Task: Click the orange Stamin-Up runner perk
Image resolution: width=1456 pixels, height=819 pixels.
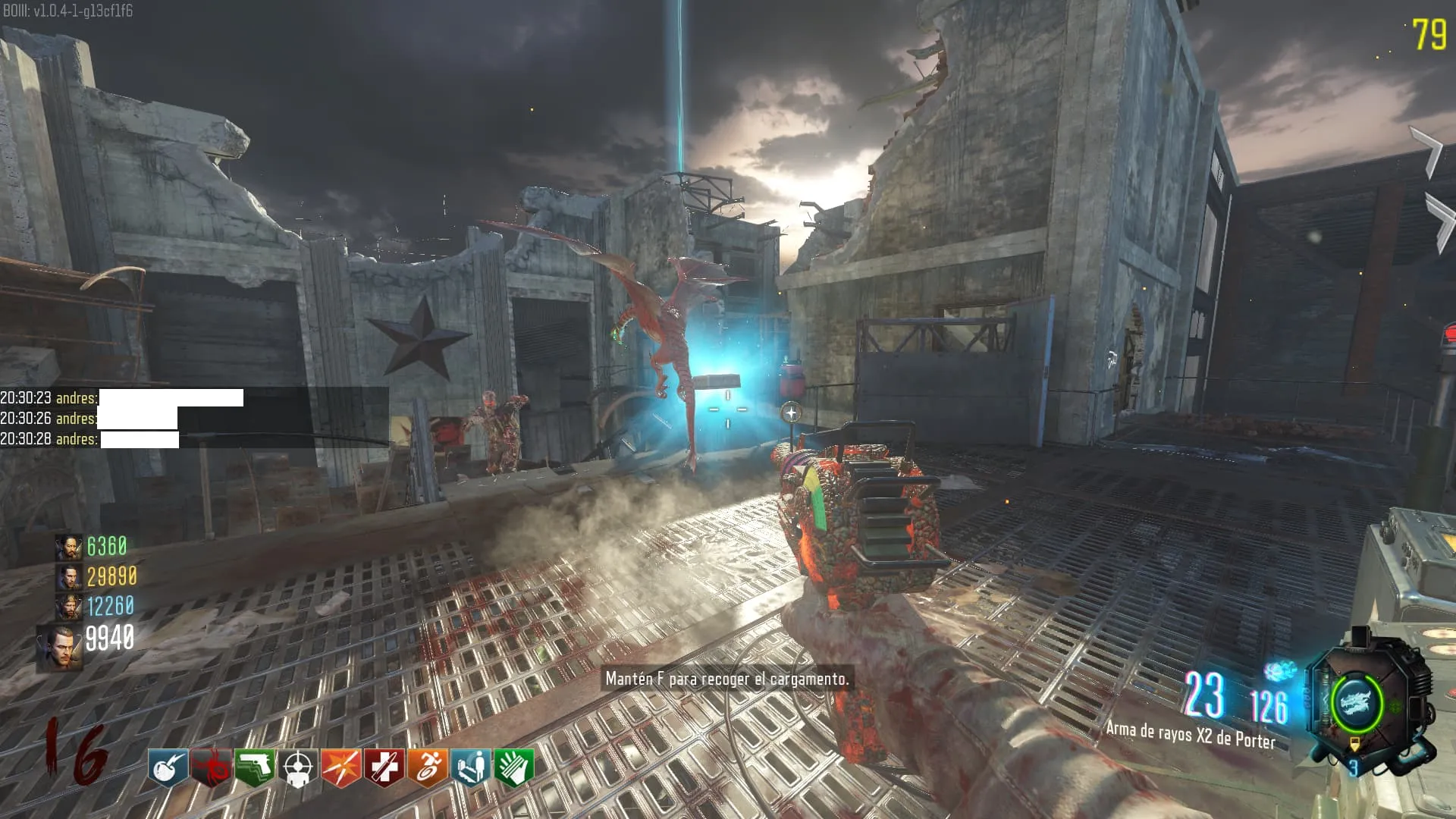Action: 428,768
